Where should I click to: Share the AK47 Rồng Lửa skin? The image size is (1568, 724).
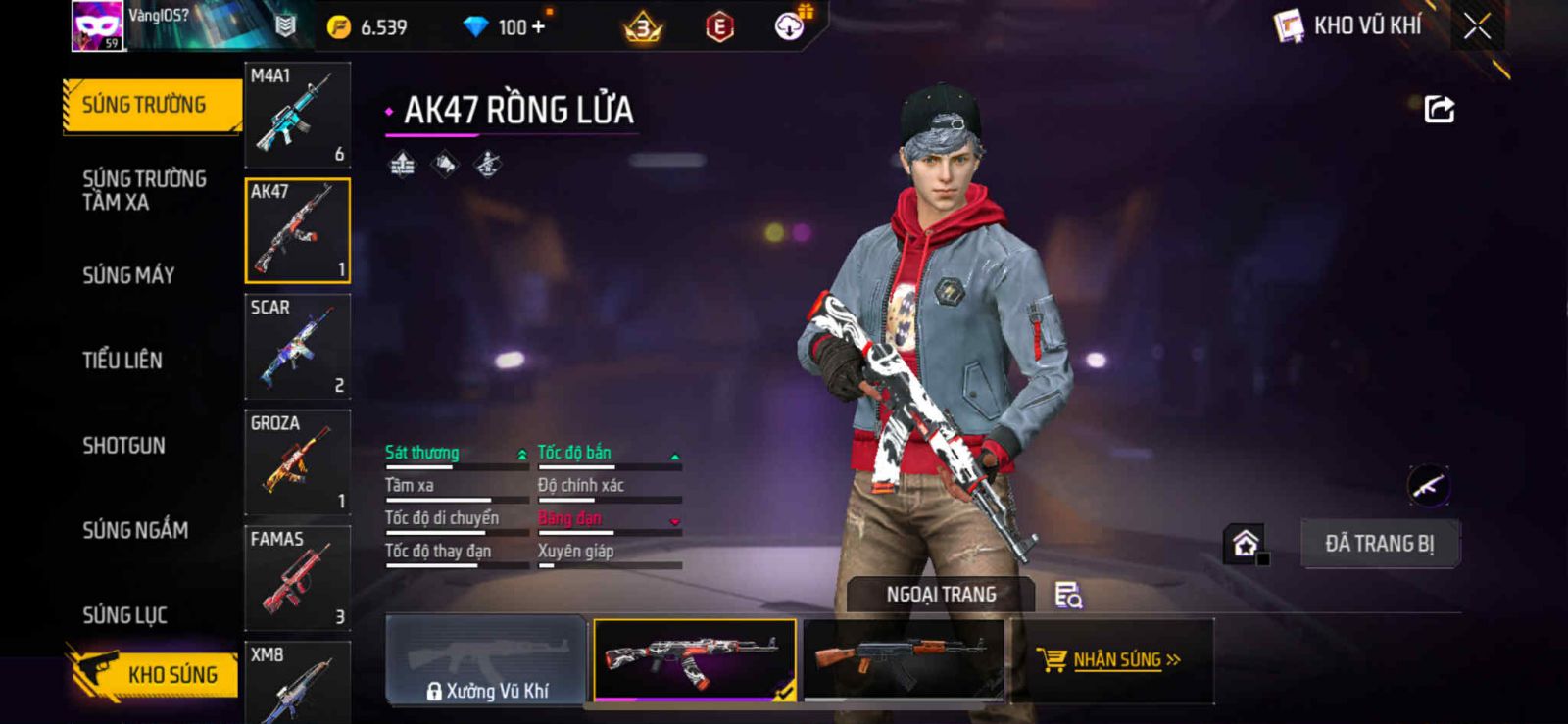coord(1439,109)
